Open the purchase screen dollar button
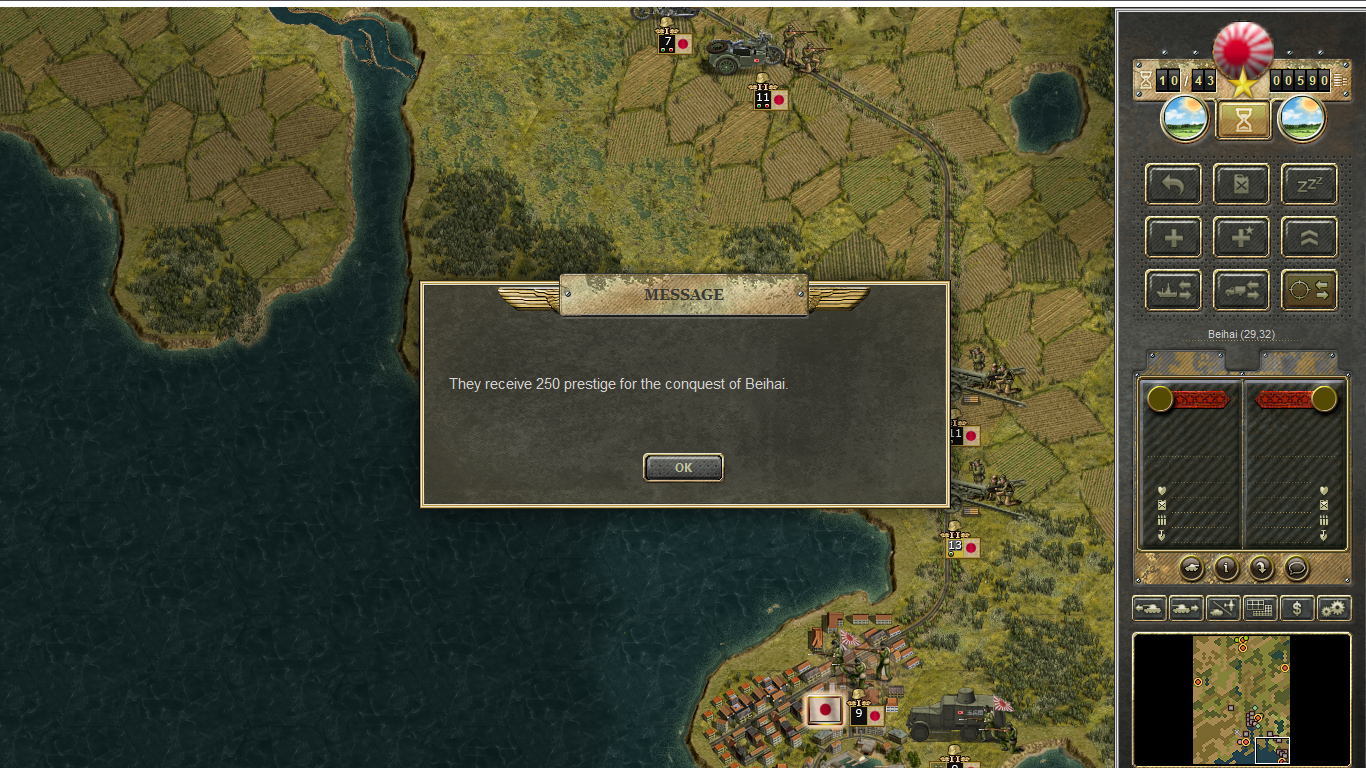 pyautogui.click(x=1297, y=607)
